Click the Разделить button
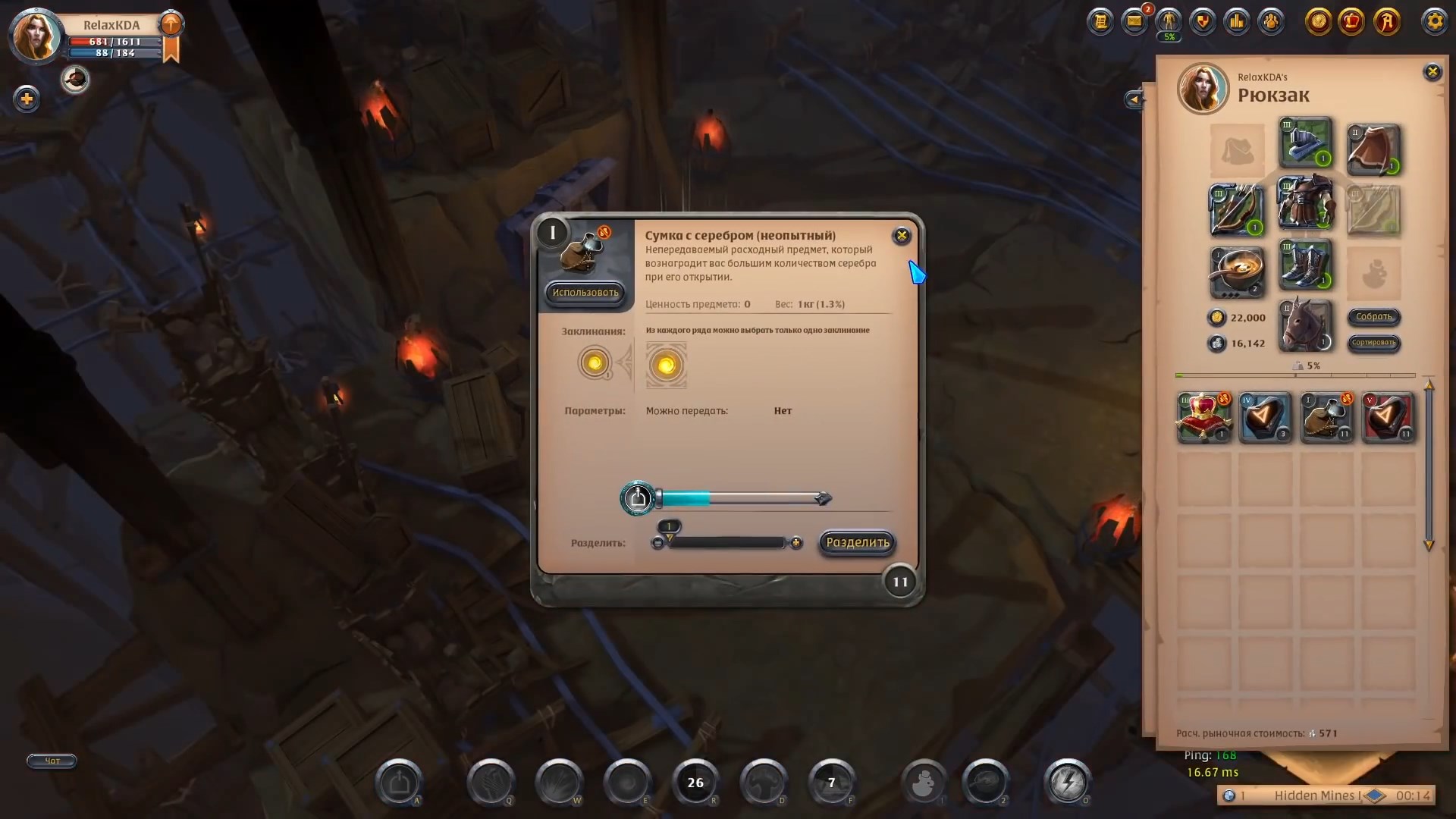 [856, 543]
